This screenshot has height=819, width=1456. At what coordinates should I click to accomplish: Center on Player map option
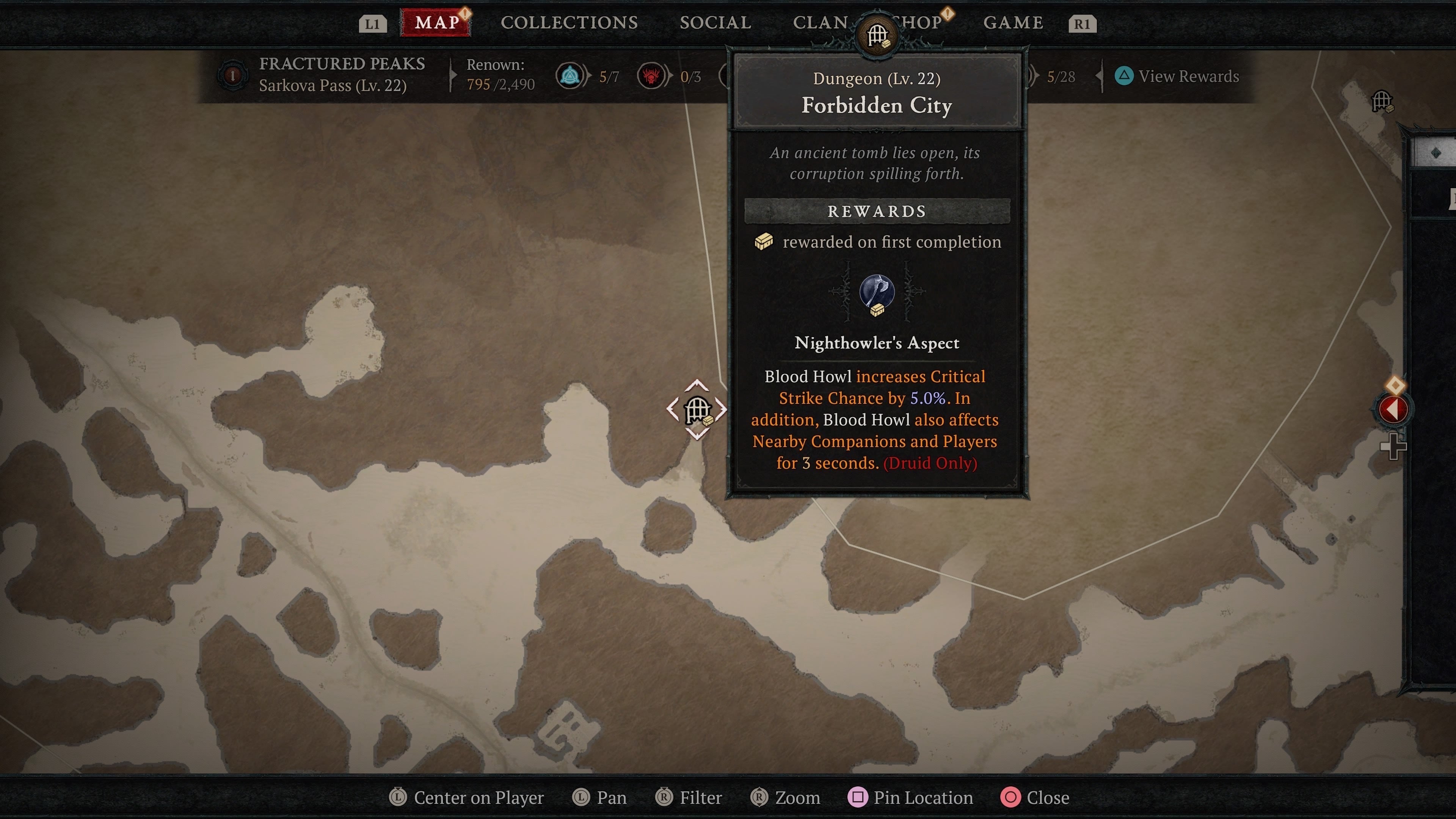(467, 797)
